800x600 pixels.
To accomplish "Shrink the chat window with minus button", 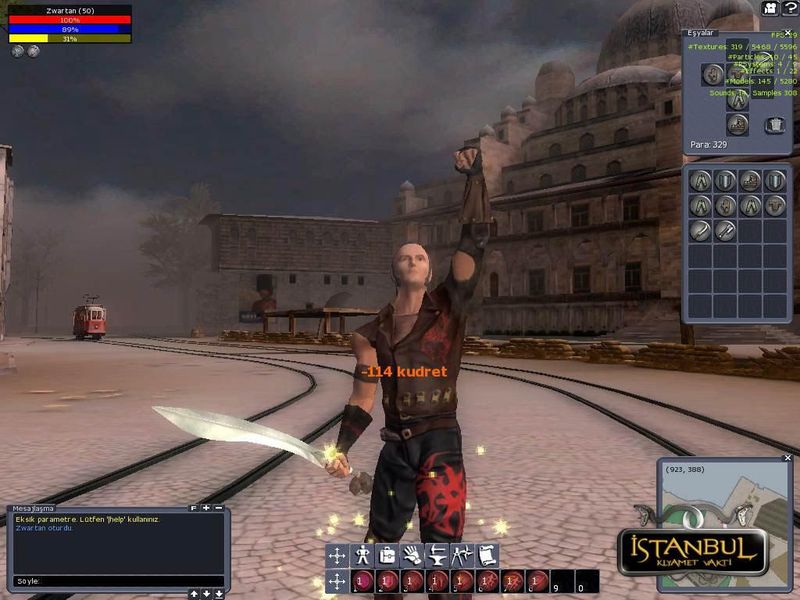I will pos(219,508).
